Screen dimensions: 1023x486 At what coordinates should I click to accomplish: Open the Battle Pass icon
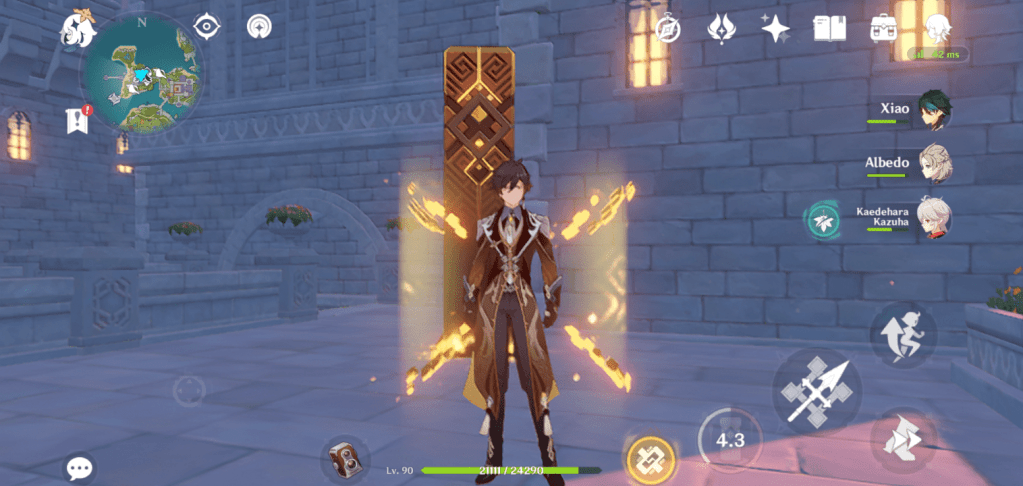click(x=722, y=28)
